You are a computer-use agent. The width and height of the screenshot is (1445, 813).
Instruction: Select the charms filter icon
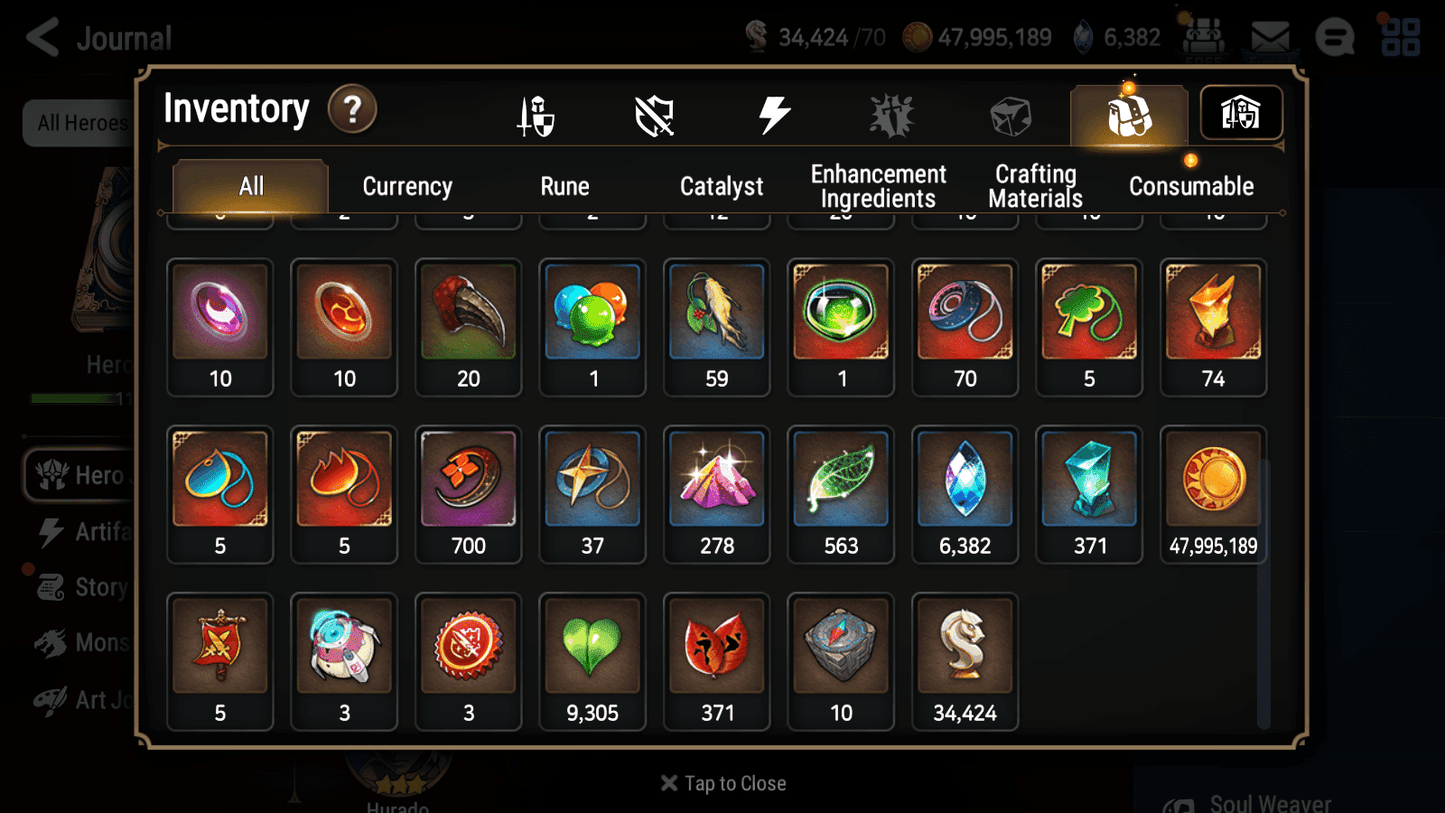(x=891, y=113)
